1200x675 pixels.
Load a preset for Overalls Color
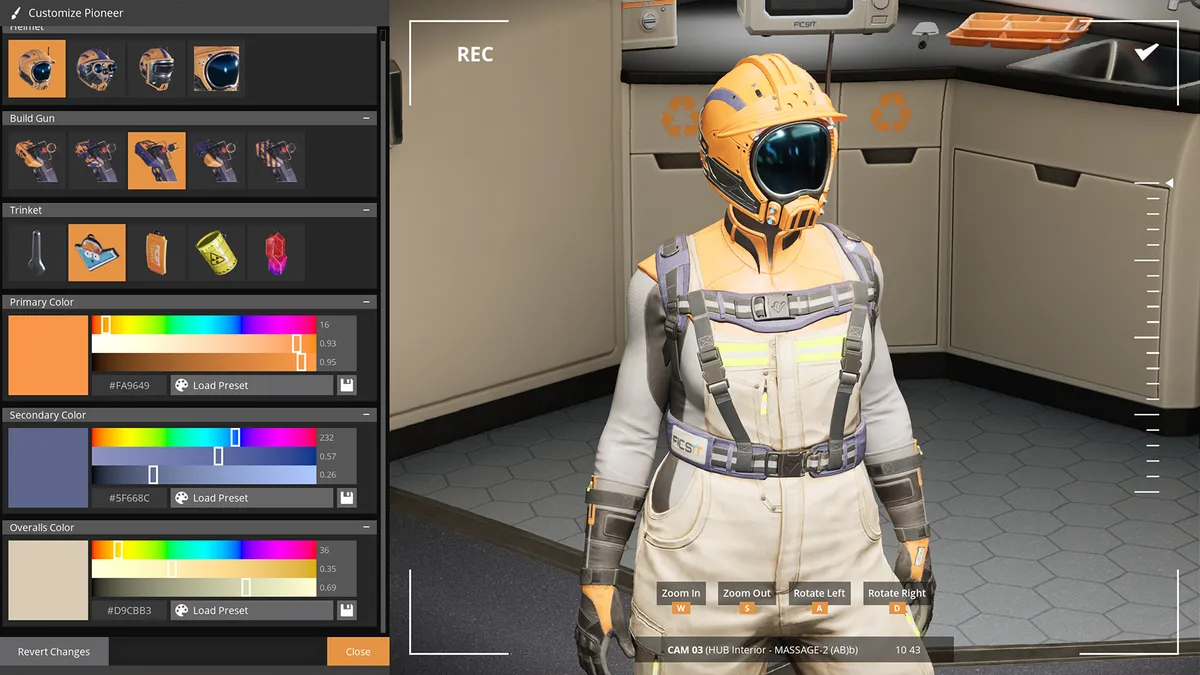251,610
